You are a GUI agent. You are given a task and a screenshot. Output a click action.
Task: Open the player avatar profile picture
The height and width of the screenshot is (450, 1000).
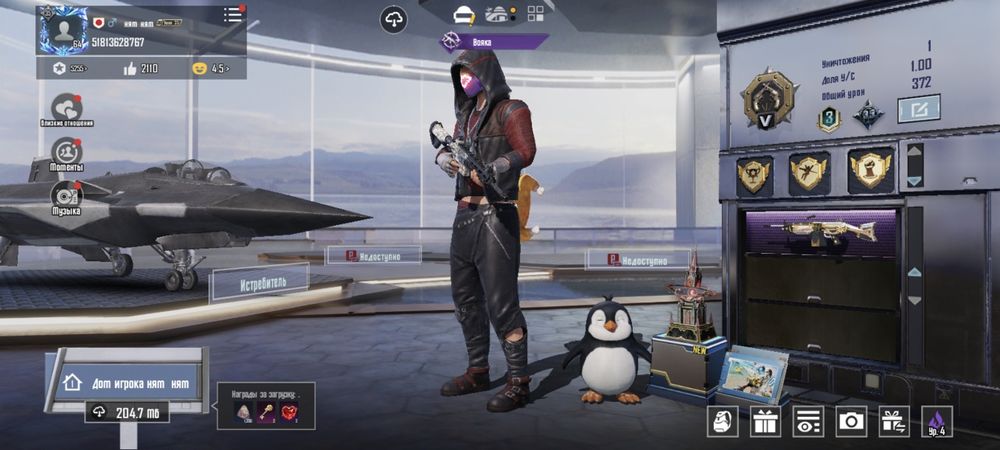tap(62, 30)
